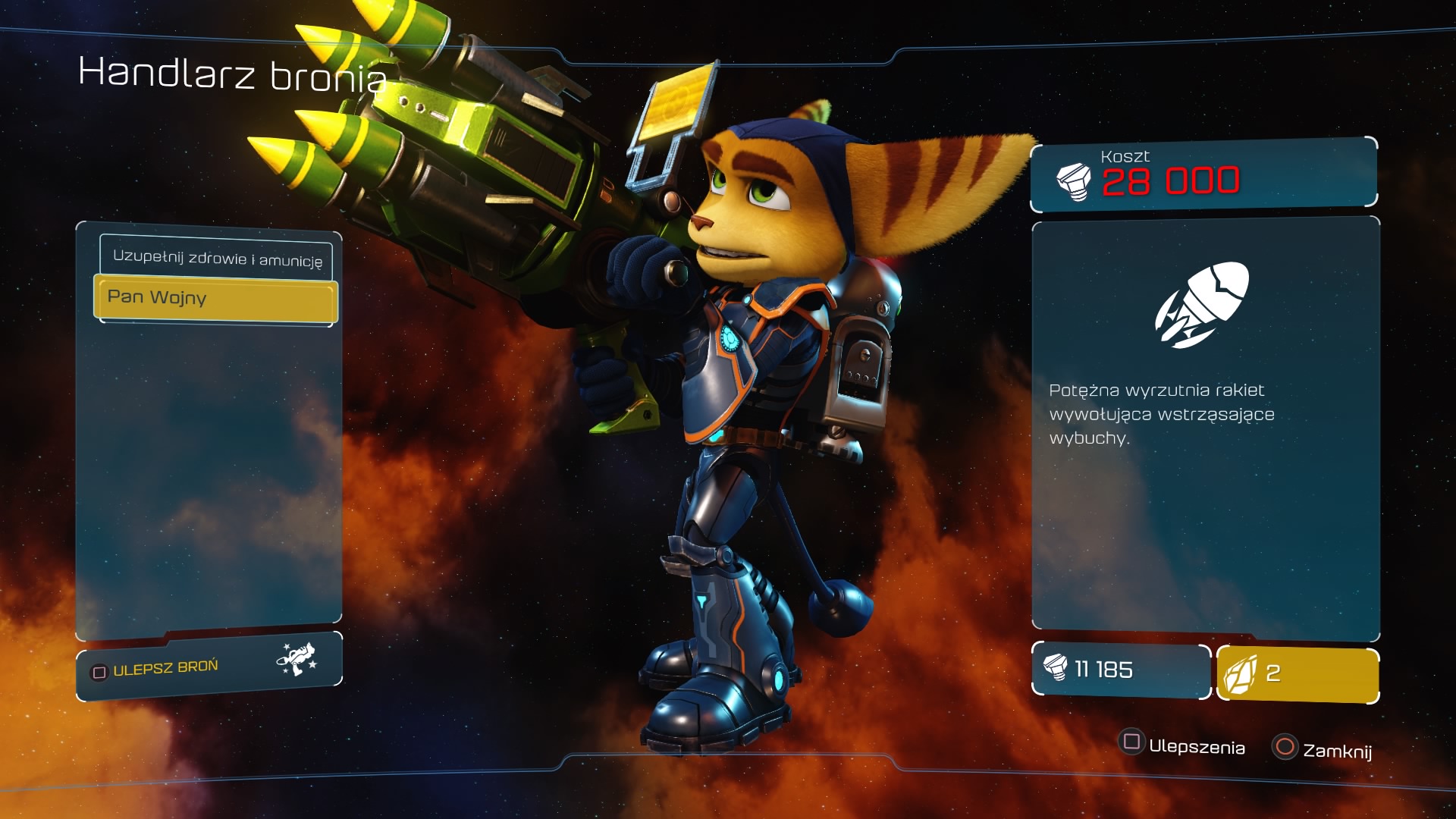The height and width of the screenshot is (819, 1456).
Task: Choose the Pan Wojny weapon entry
Action: pyautogui.click(x=215, y=298)
